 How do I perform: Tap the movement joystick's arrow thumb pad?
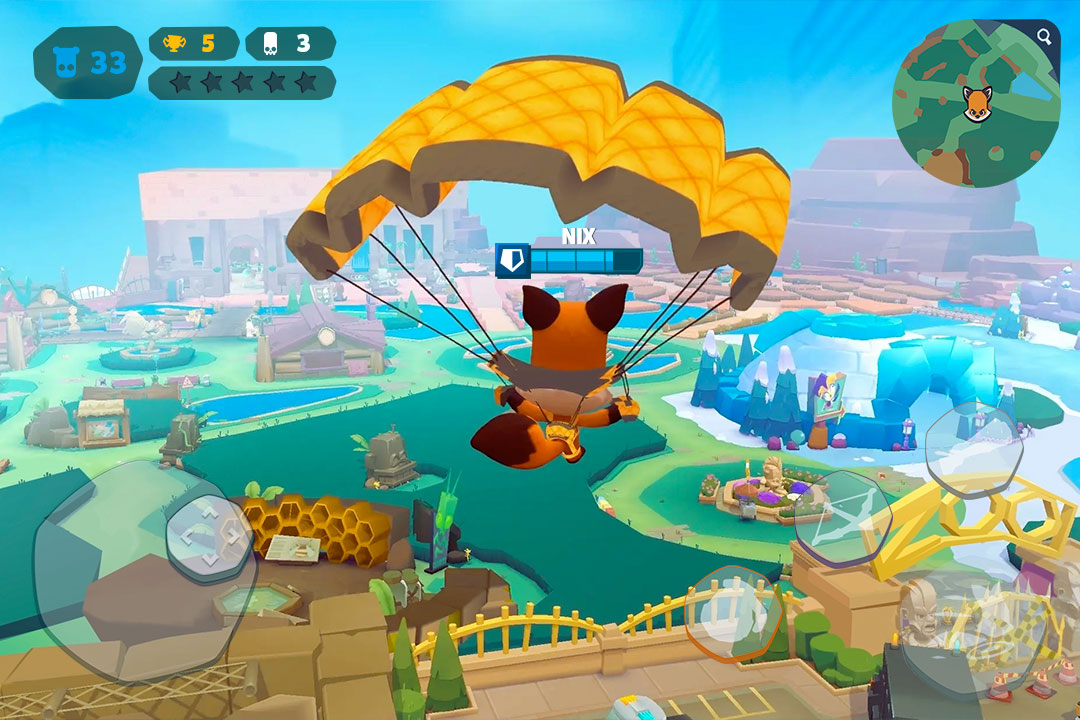pyautogui.click(x=208, y=538)
